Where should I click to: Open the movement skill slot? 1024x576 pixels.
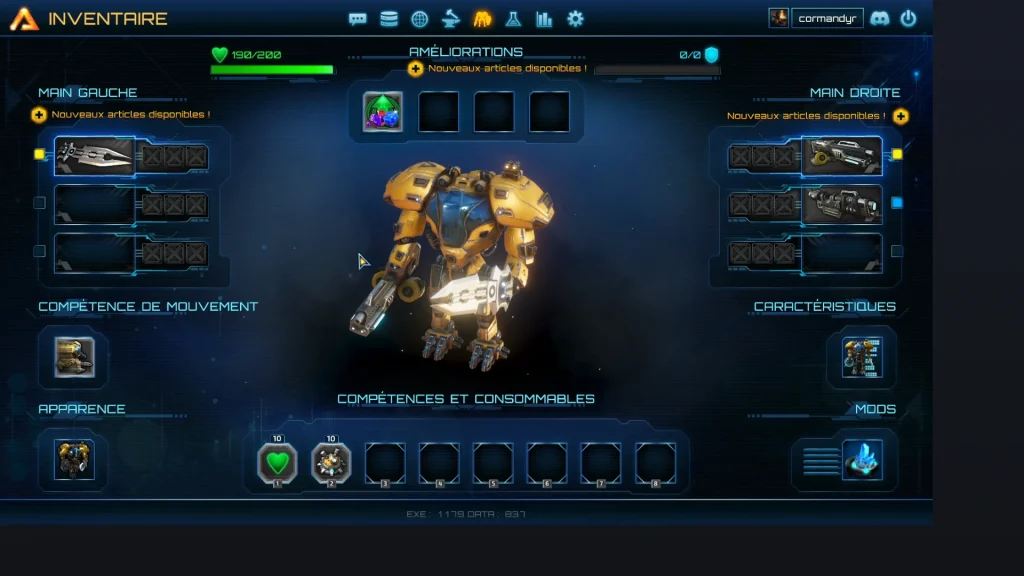pos(74,357)
